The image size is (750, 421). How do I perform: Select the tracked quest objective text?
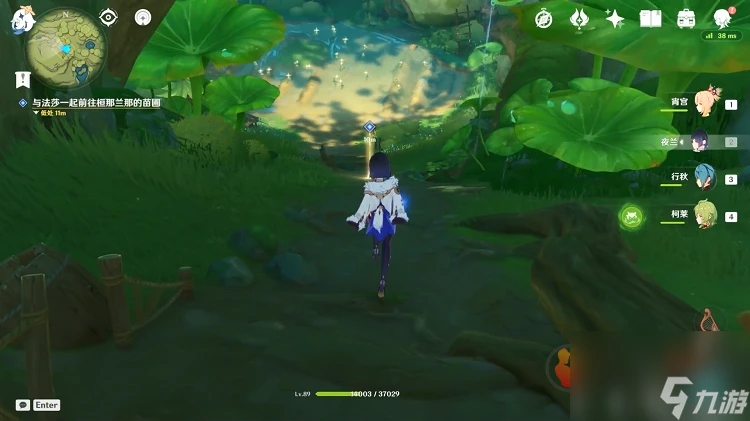pyautogui.click(x=95, y=103)
